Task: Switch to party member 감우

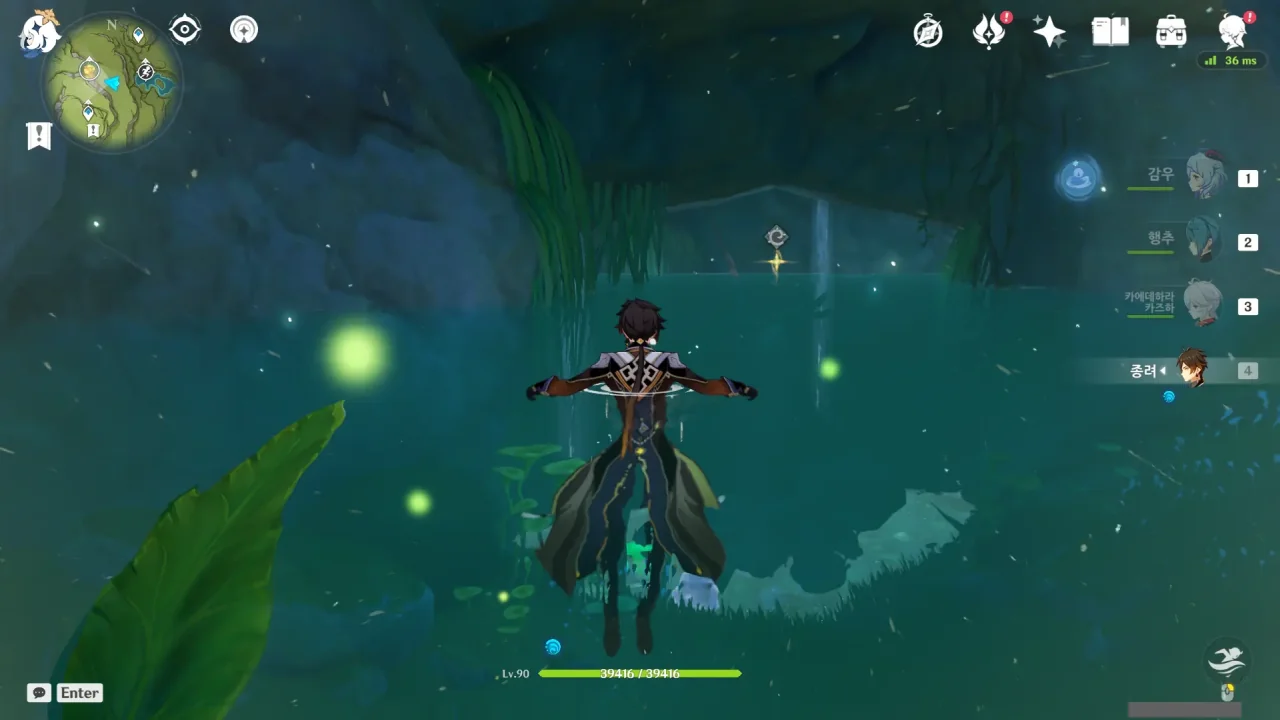Action: point(1205,177)
